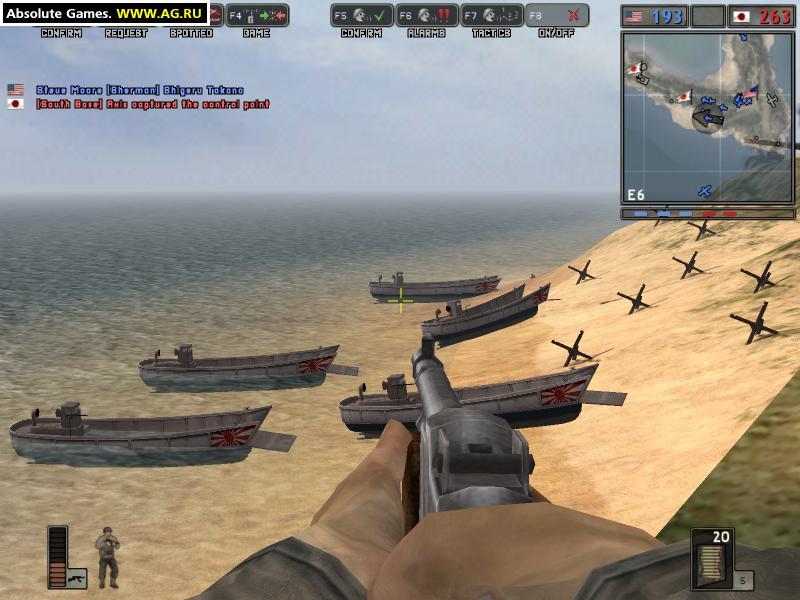The width and height of the screenshot is (800, 600).
Task: Open the F4 Game radio menu
Action: pos(257,16)
